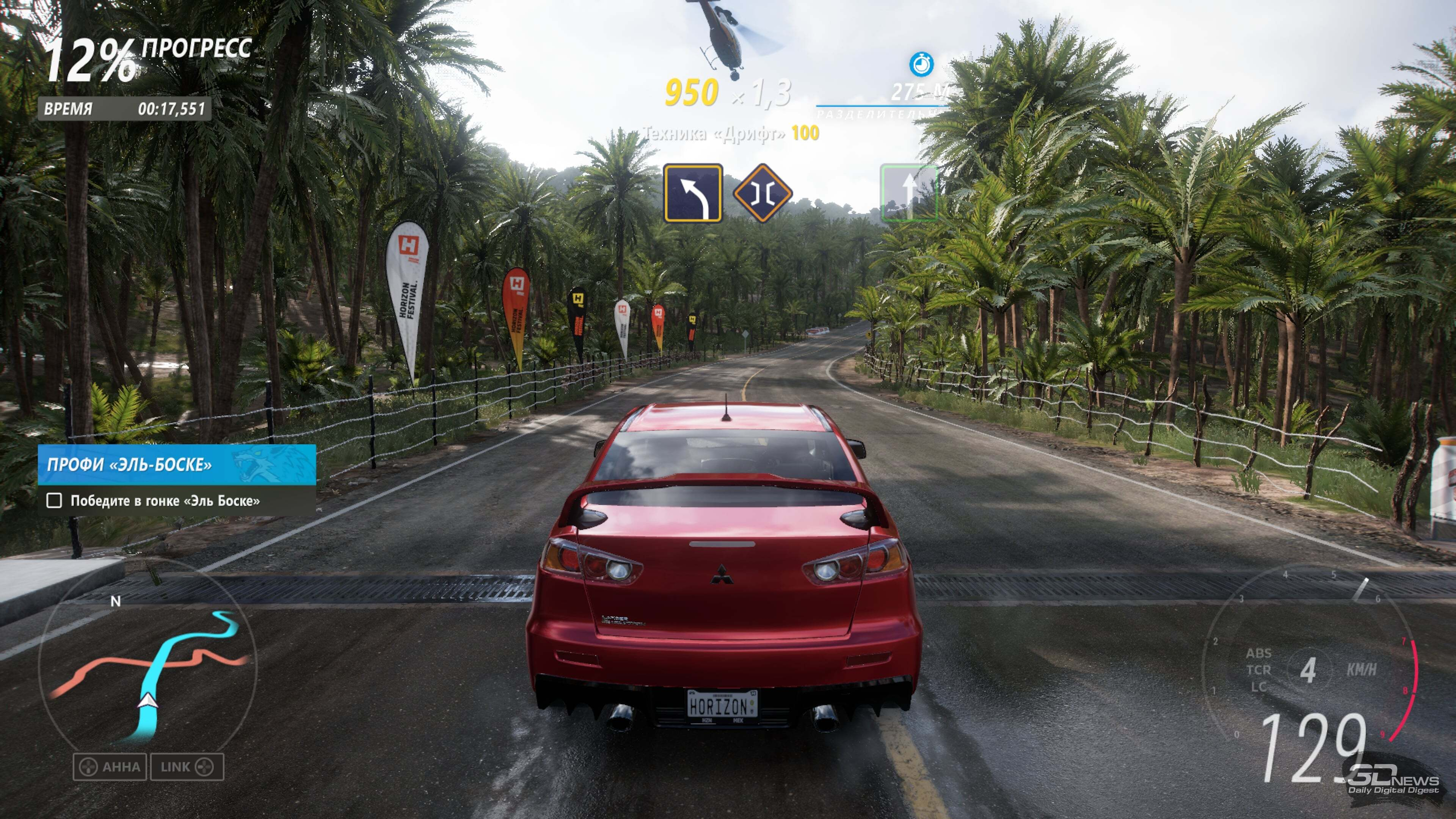Tick the «Победите в гонке» objective checkbox
The image size is (1456, 819).
[x=54, y=500]
